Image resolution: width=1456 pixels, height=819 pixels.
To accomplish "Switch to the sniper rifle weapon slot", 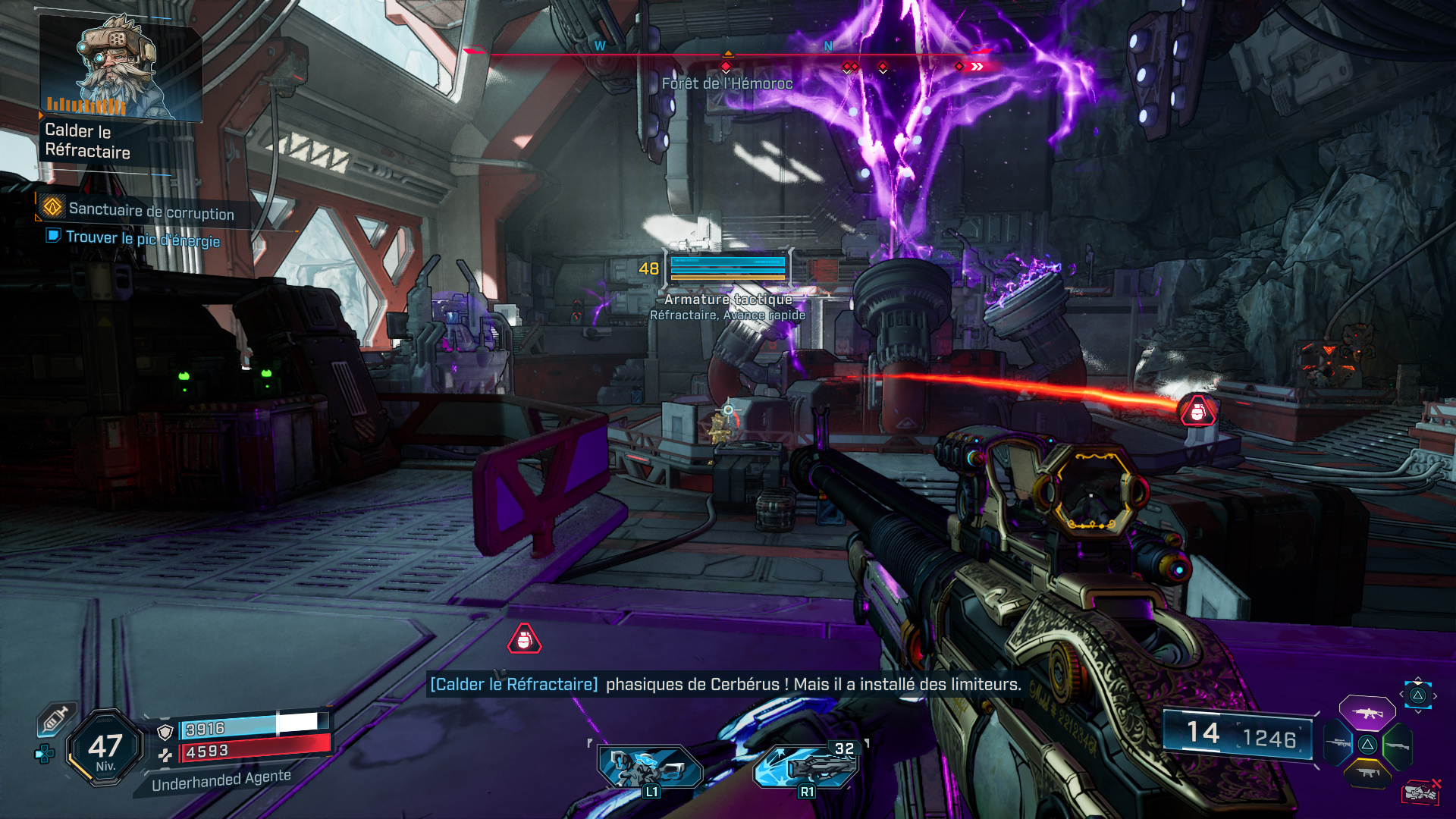I will [x=1338, y=744].
